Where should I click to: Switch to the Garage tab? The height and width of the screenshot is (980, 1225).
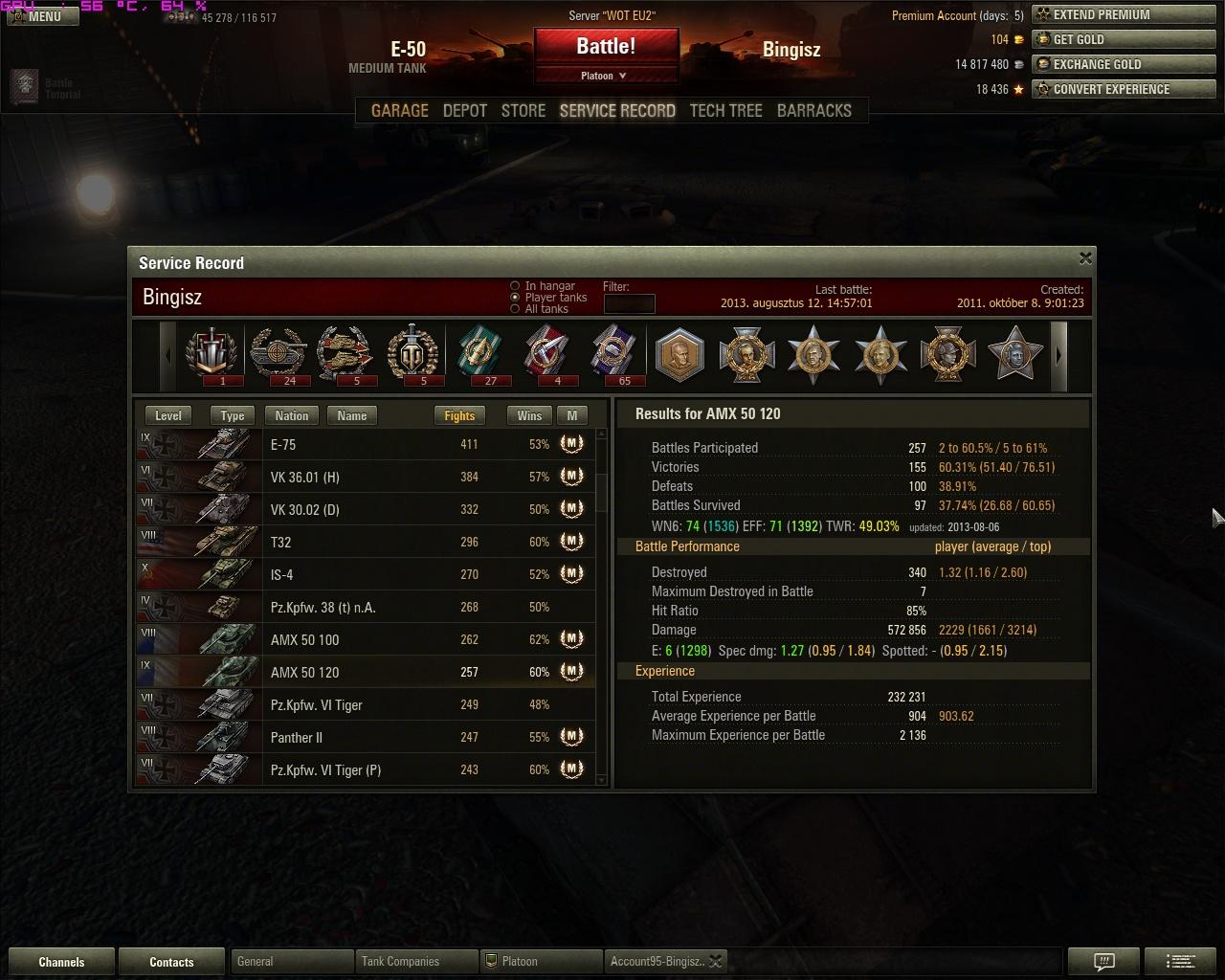coord(399,111)
